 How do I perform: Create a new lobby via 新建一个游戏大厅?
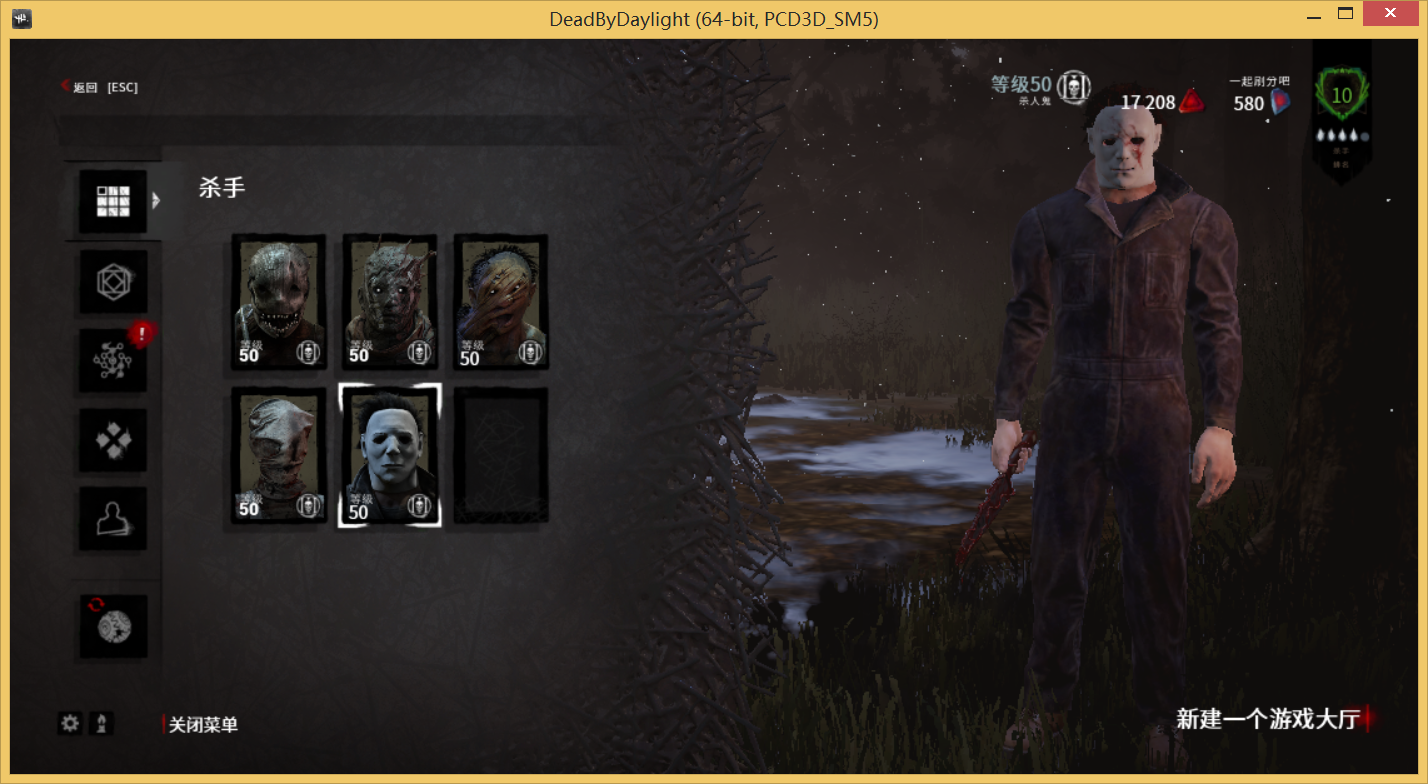[1268, 719]
